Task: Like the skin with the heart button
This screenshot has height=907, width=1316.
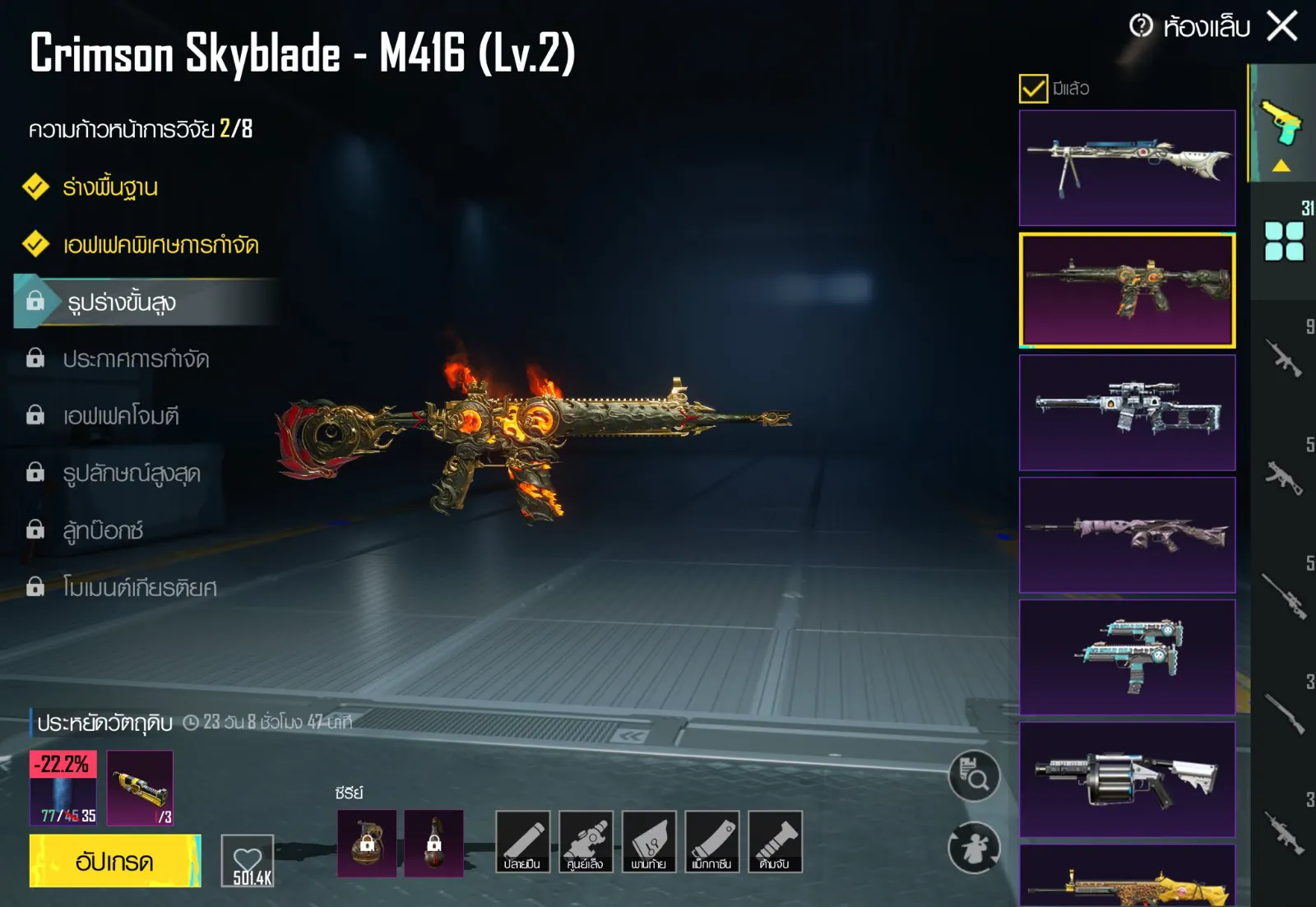Action: point(248,861)
